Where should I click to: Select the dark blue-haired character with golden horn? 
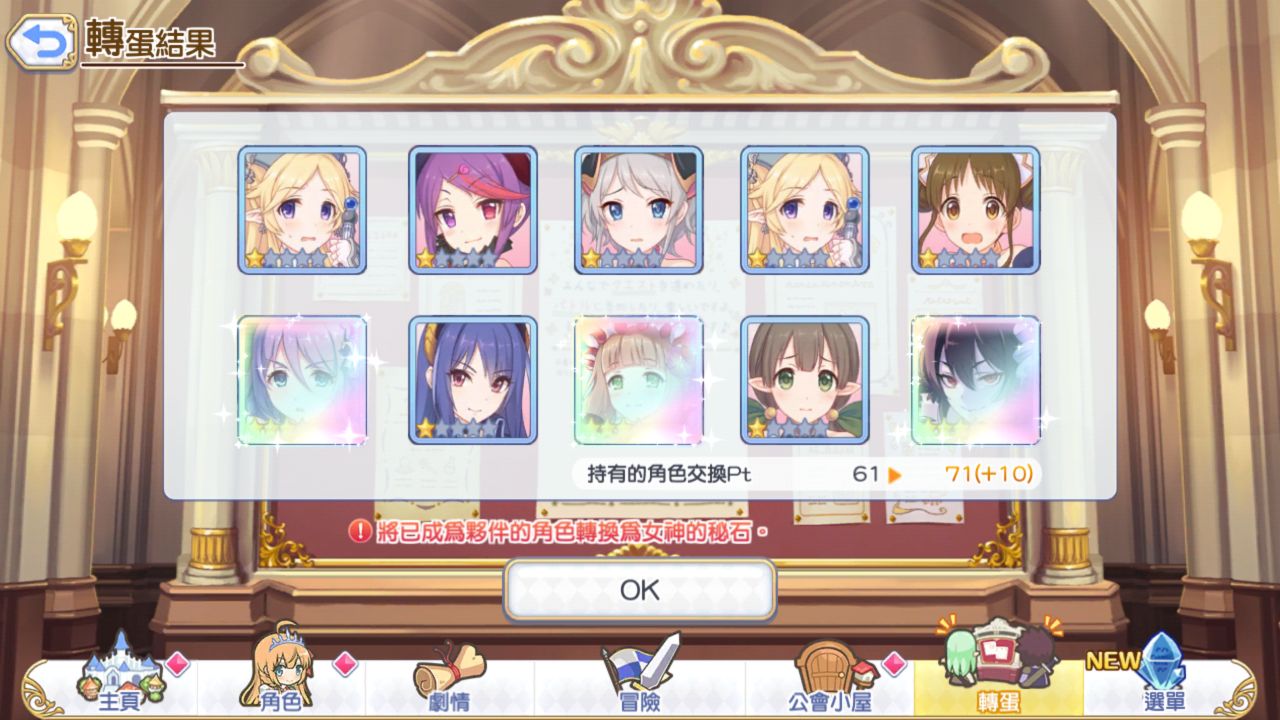tap(473, 380)
